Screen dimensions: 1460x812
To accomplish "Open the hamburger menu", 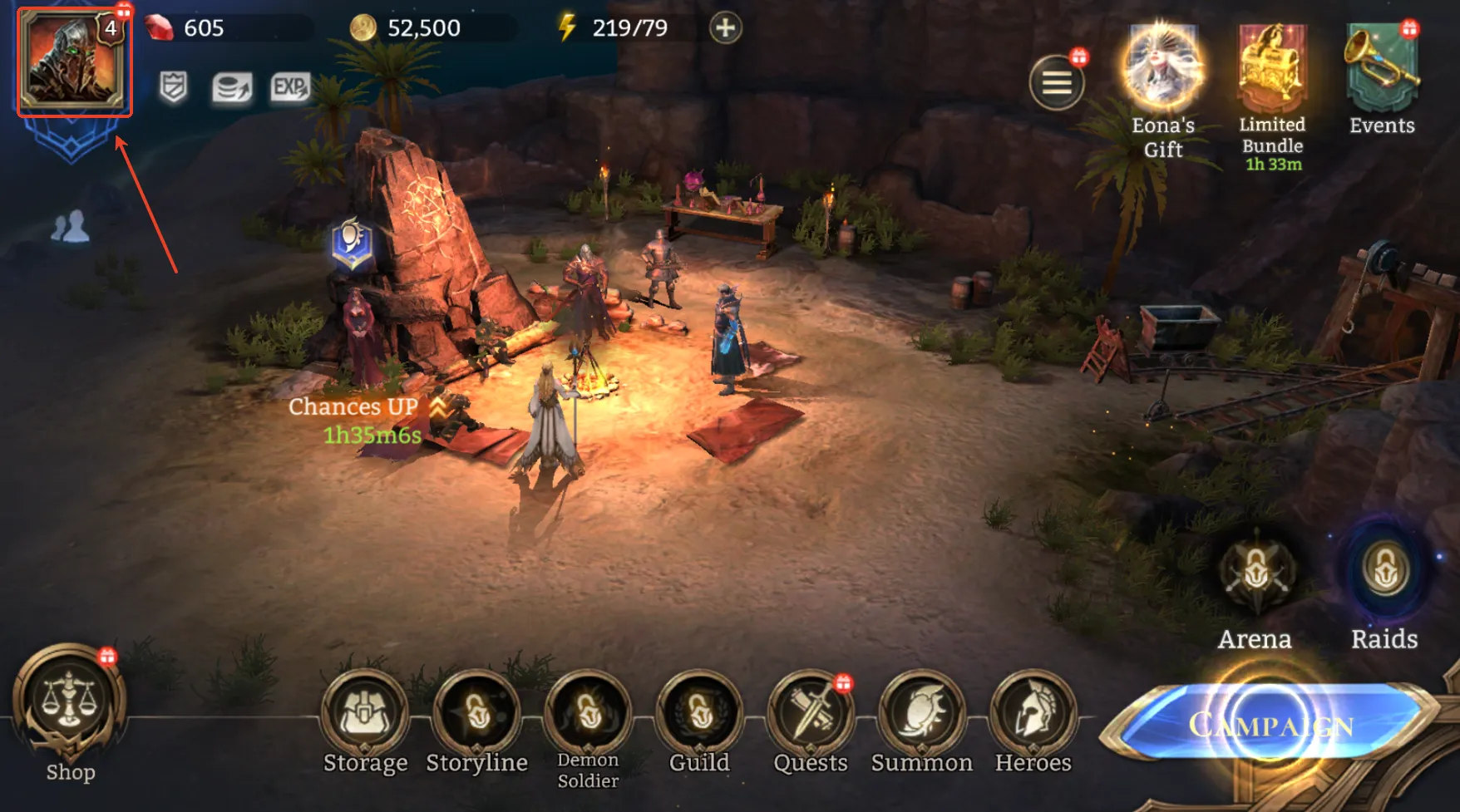I will point(1056,82).
